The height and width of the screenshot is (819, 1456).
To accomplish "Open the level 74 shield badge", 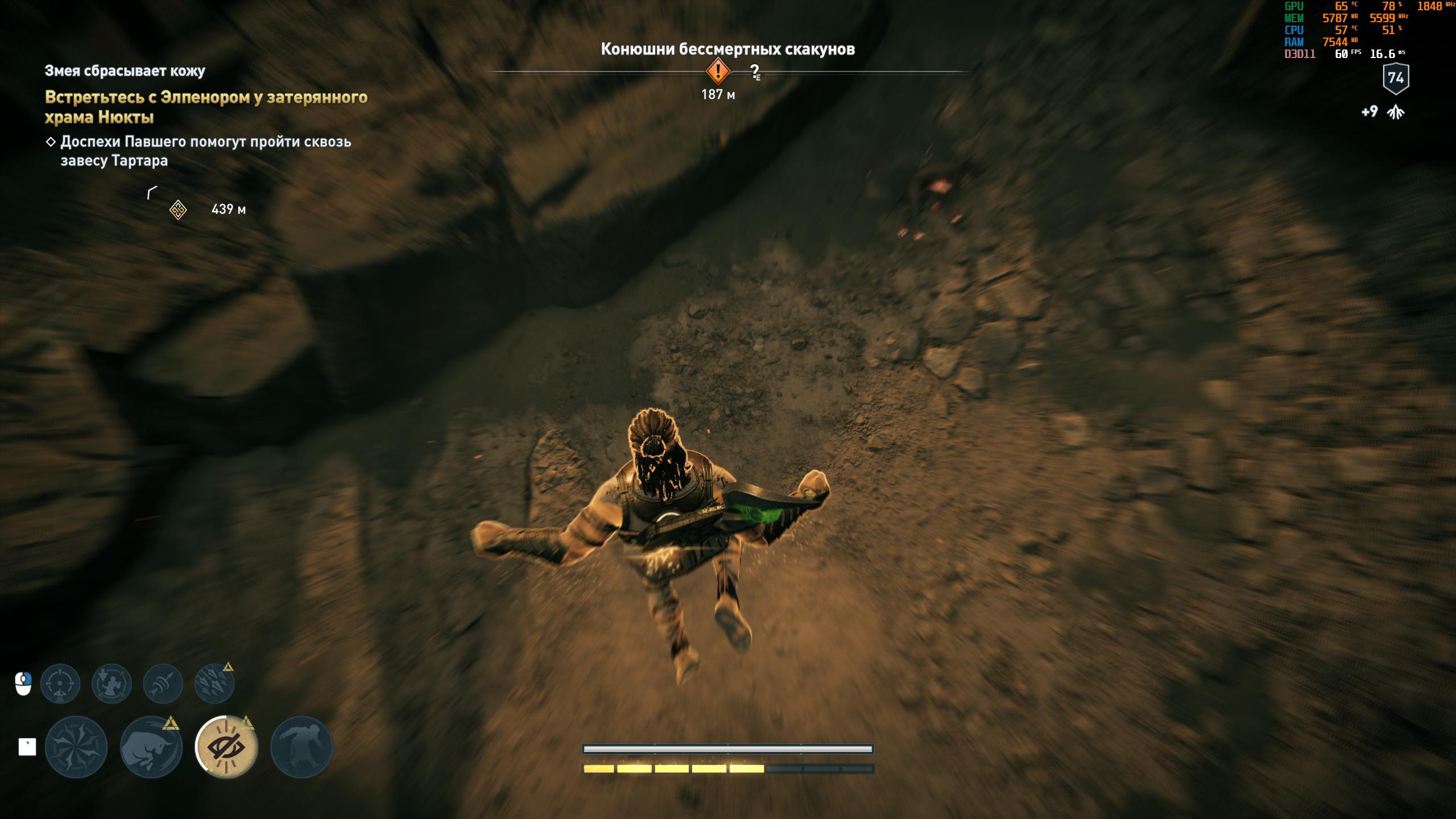I will point(1395,78).
